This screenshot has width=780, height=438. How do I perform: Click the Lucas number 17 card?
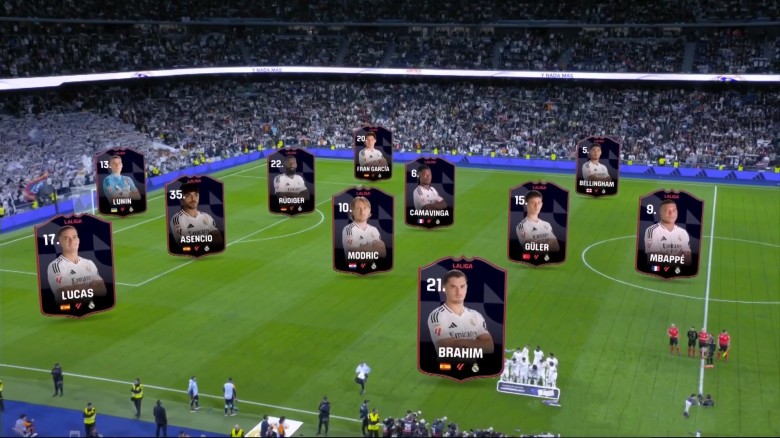(75, 265)
